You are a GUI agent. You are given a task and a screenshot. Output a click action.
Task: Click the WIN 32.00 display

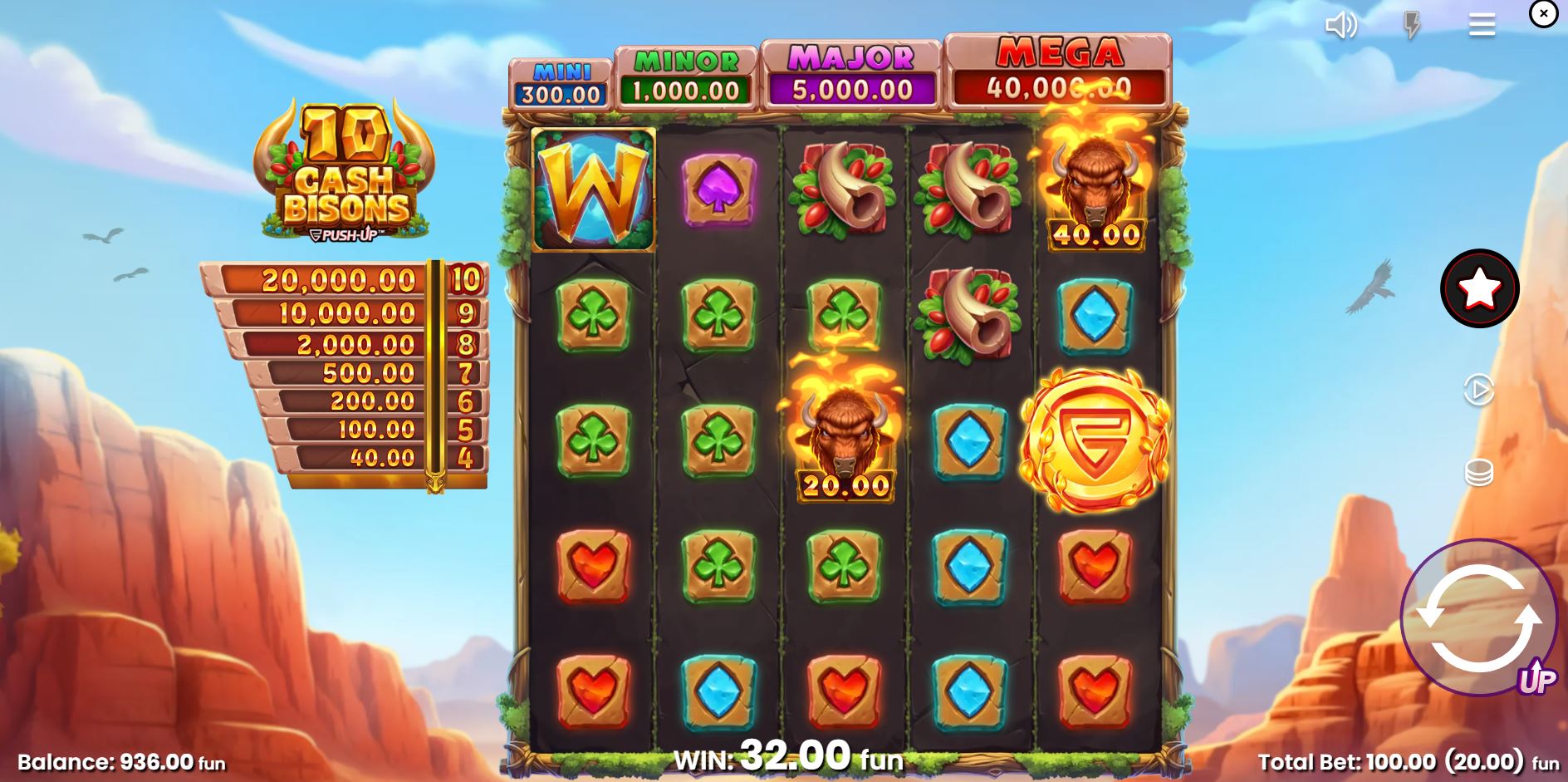(785, 755)
